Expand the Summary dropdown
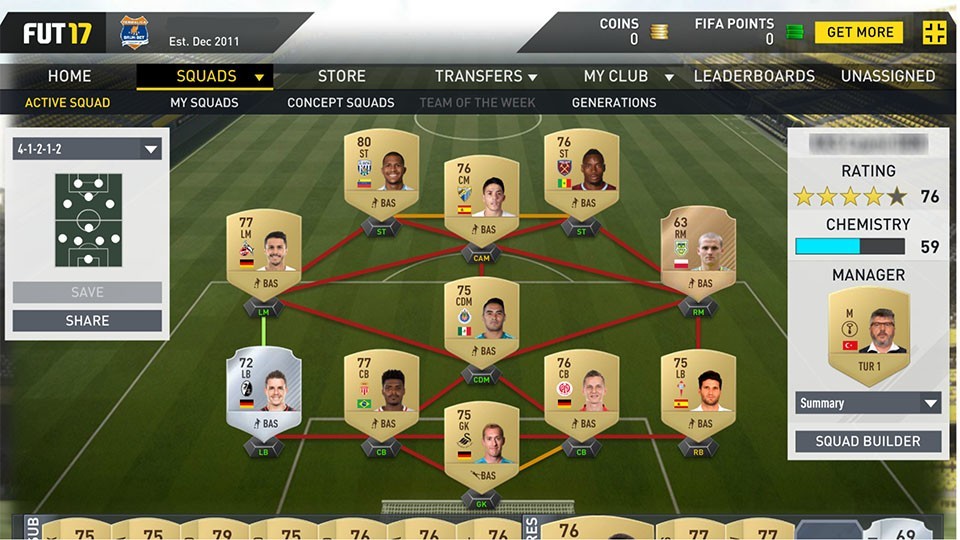The width and height of the screenshot is (960, 540). (868, 403)
